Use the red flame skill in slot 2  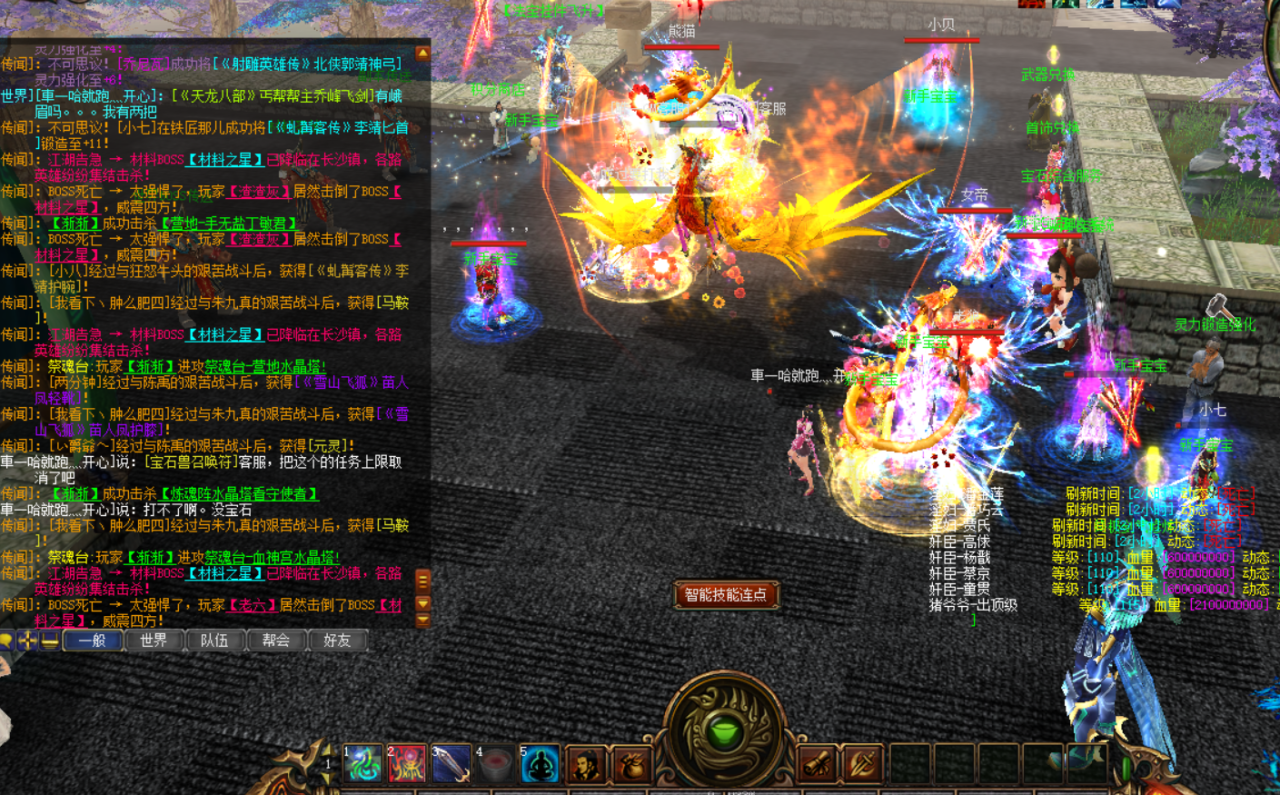point(407,765)
